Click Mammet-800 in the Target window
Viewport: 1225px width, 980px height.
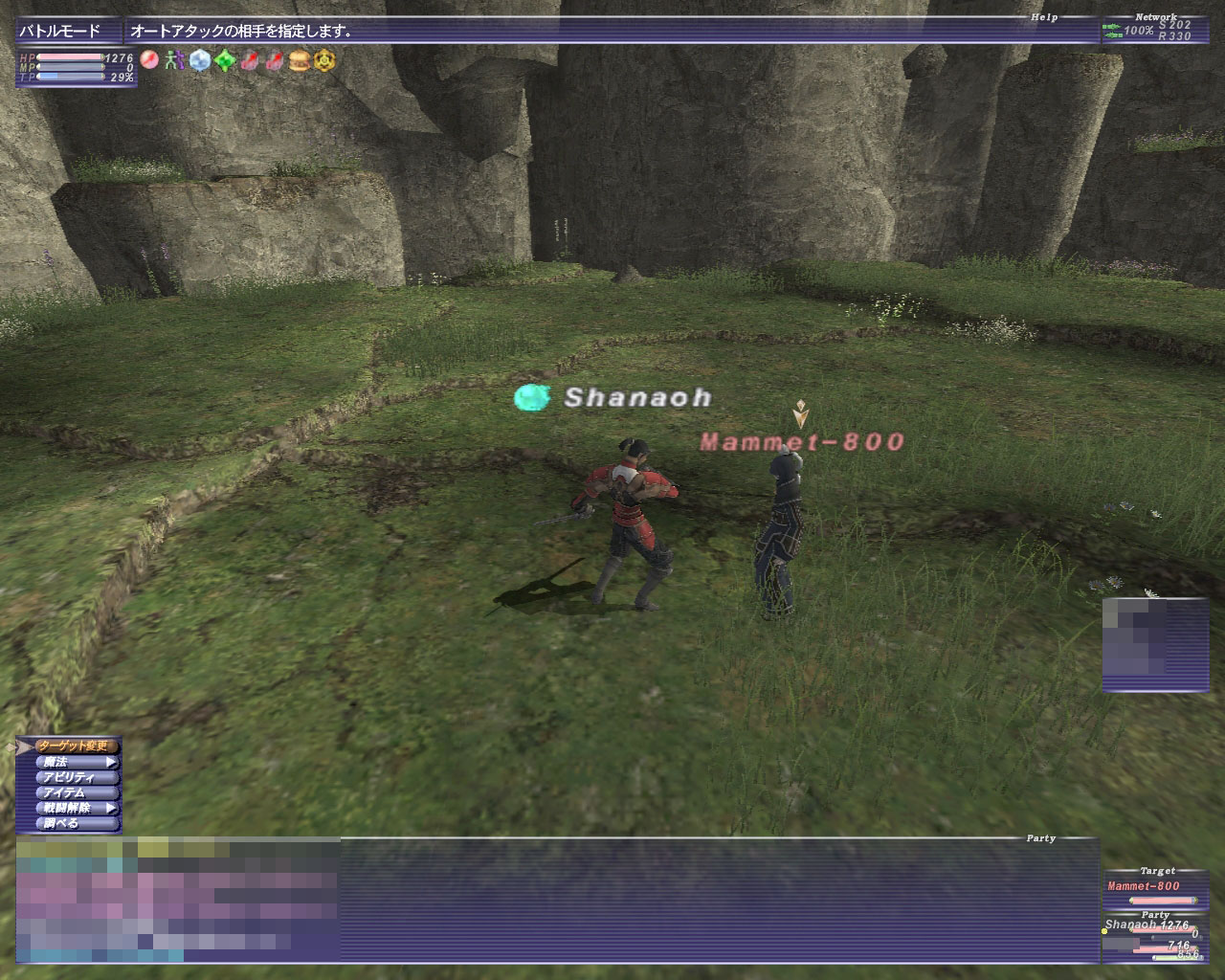coord(1144,886)
